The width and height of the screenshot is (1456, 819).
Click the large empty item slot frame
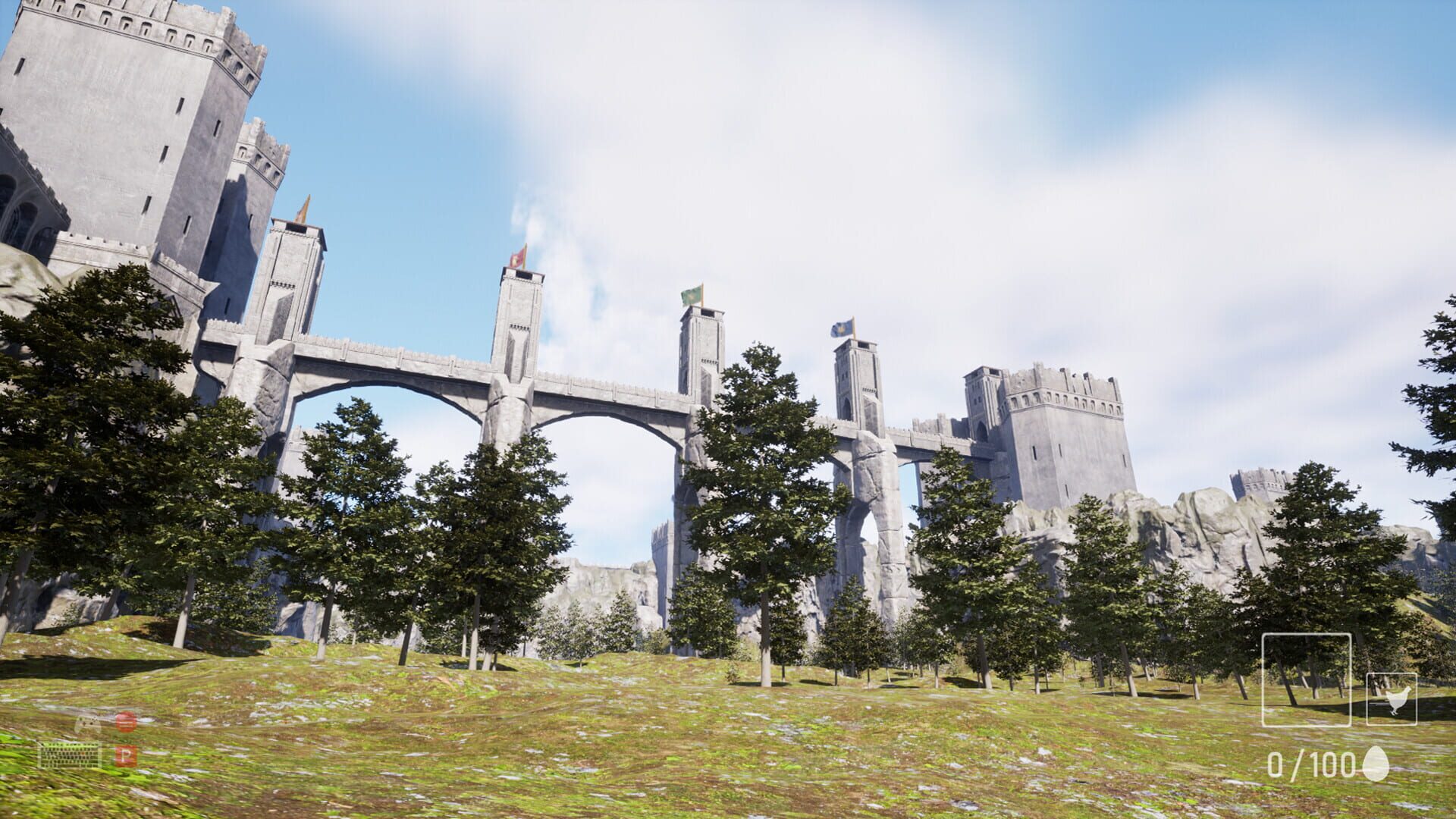click(1306, 680)
